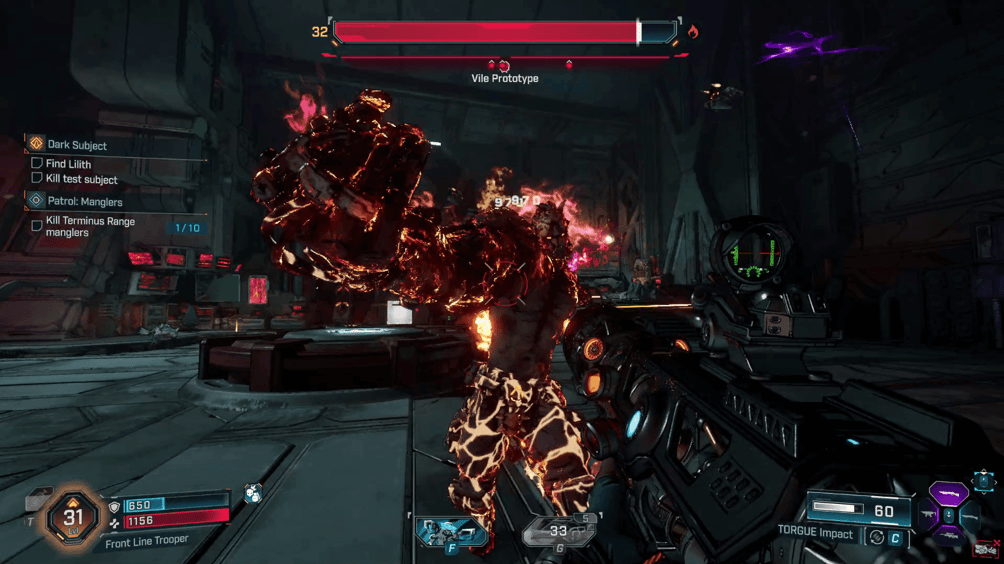Open the Patrol: Manglers quest entry

[84, 201]
